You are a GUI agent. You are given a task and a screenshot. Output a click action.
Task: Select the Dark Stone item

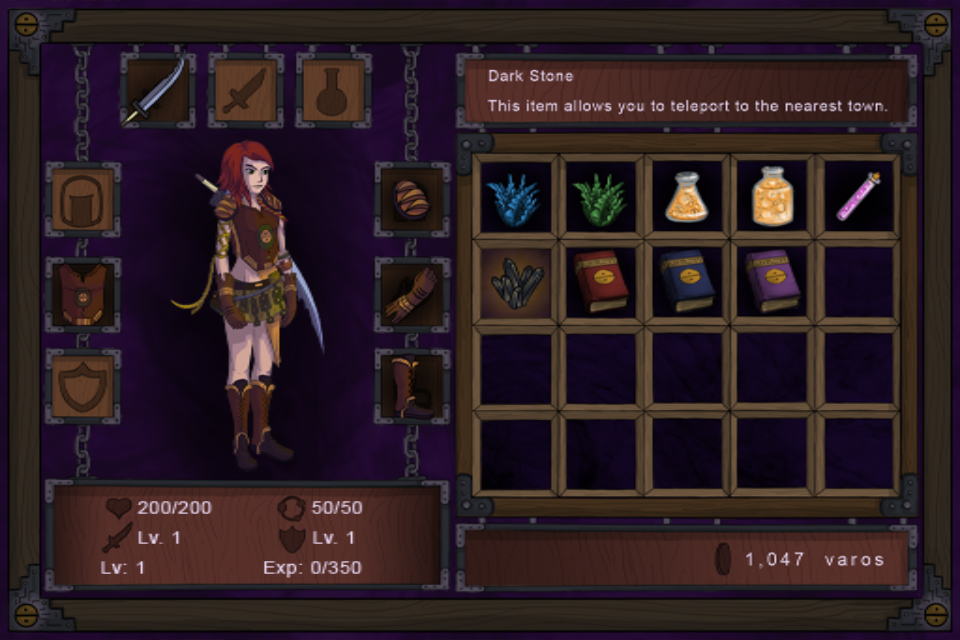(516, 283)
